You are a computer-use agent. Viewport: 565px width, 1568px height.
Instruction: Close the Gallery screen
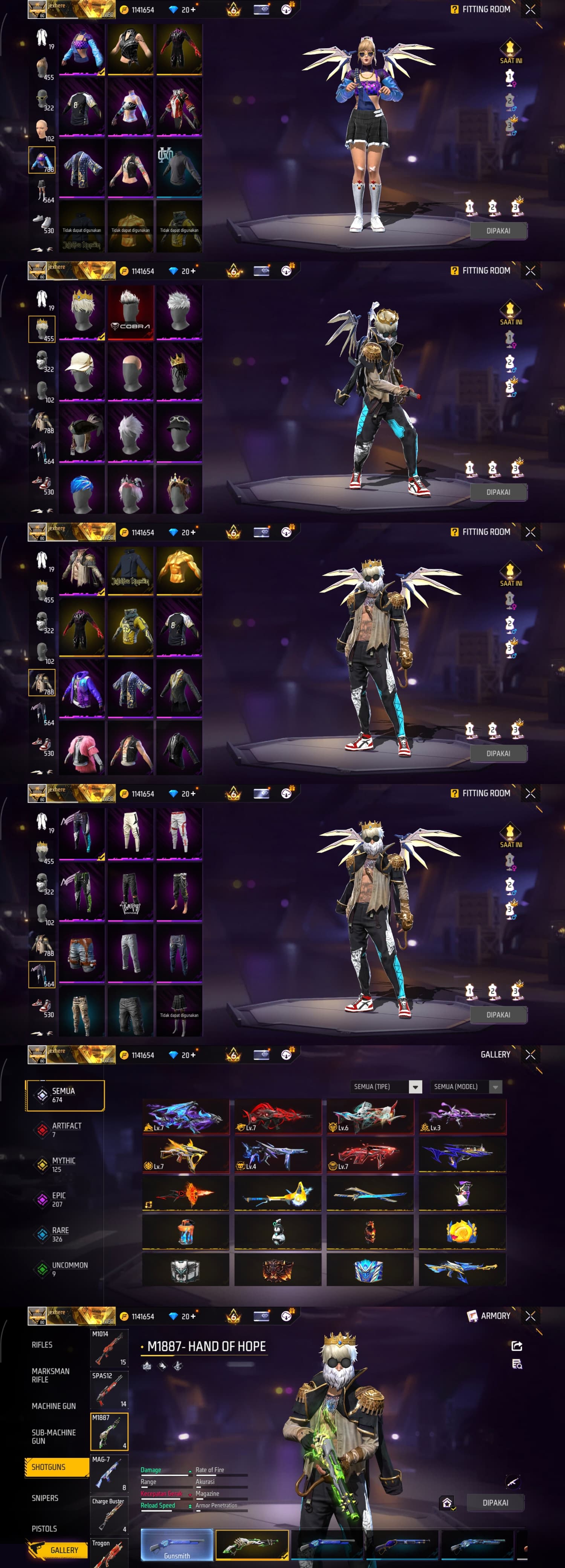pyautogui.click(x=530, y=1054)
